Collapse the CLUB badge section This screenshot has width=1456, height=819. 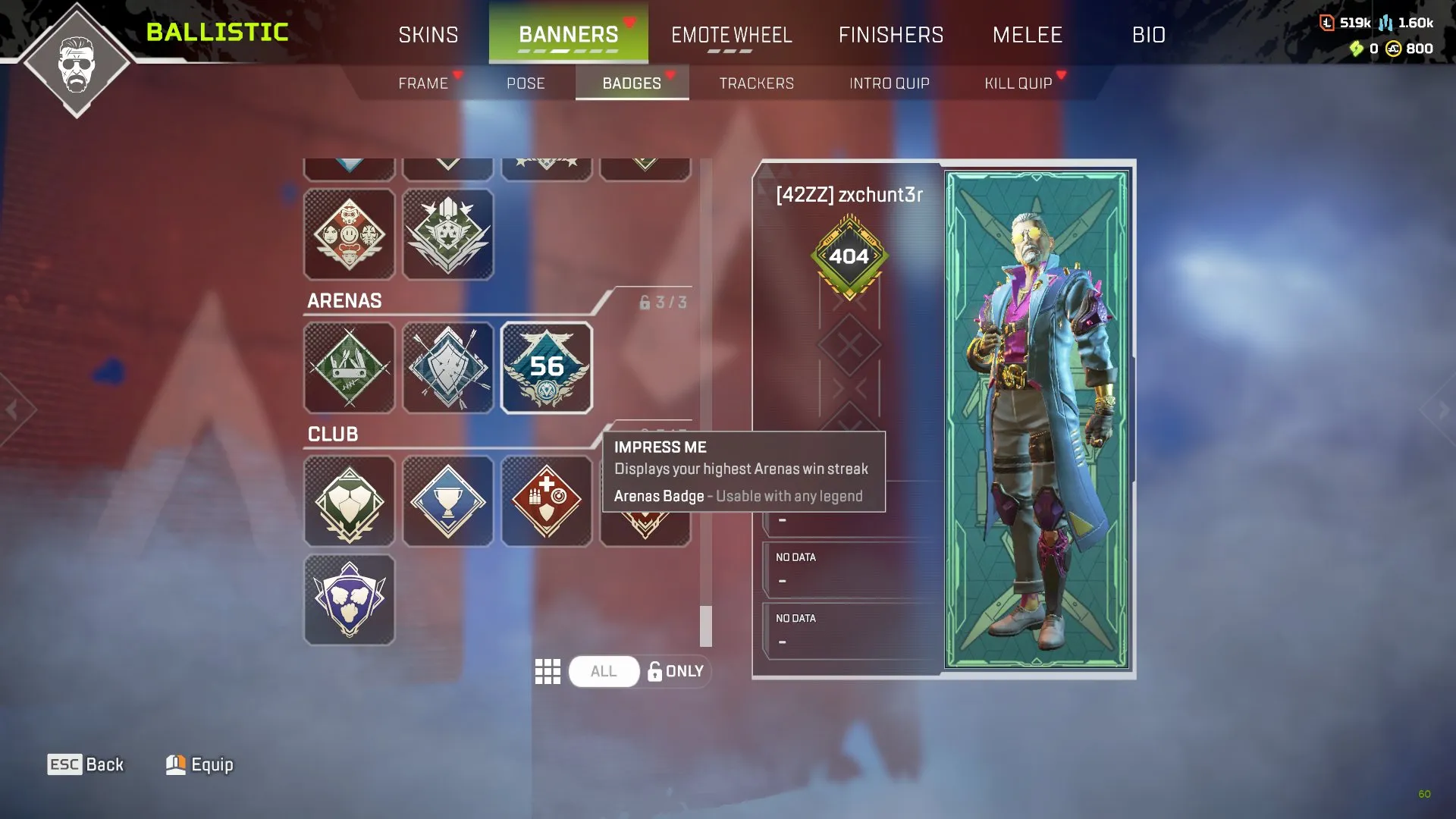click(331, 434)
